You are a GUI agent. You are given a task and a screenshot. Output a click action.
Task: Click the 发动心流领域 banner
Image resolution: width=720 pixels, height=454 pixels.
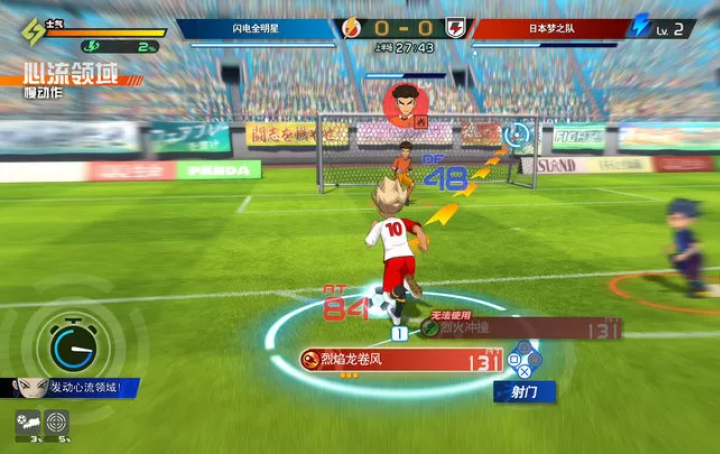point(78,387)
